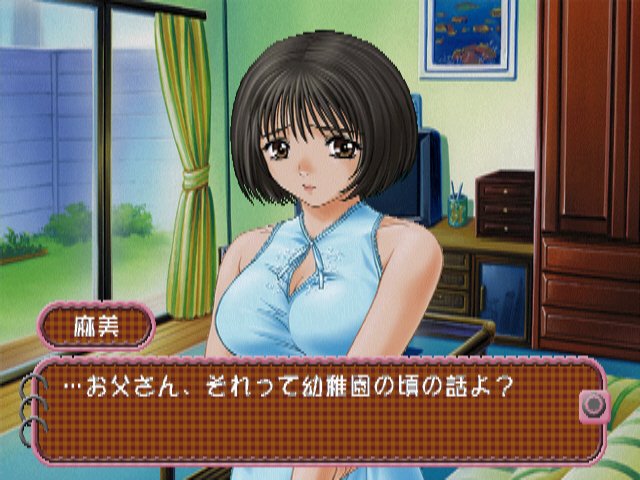Click the round advance button beside the dialogue
Image resolution: width=640 pixels, height=480 pixels.
coord(594,403)
